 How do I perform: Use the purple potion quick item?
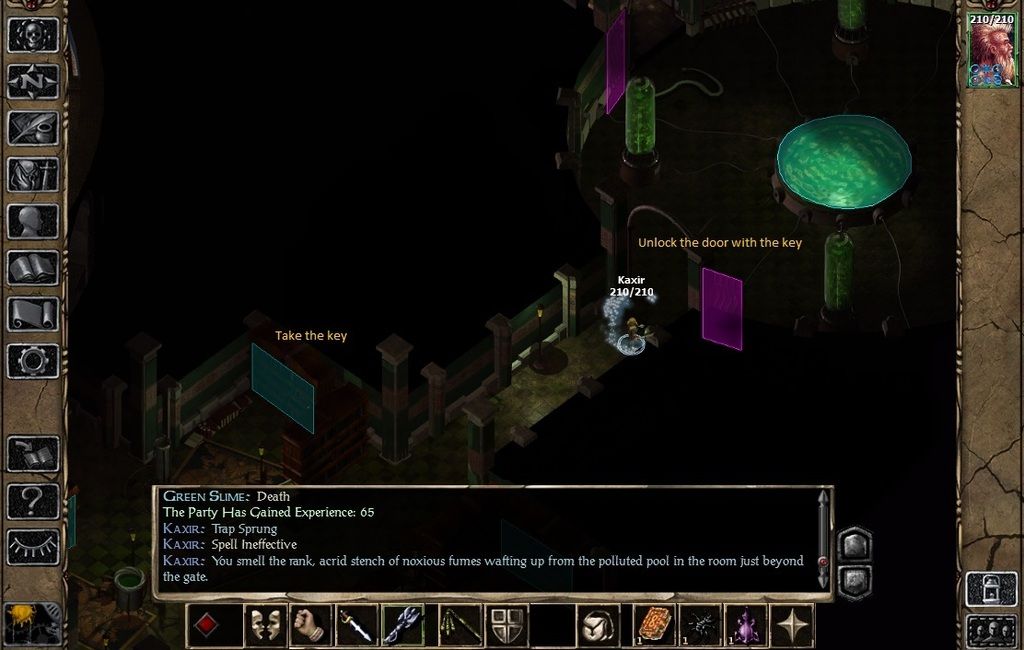click(746, 626)
